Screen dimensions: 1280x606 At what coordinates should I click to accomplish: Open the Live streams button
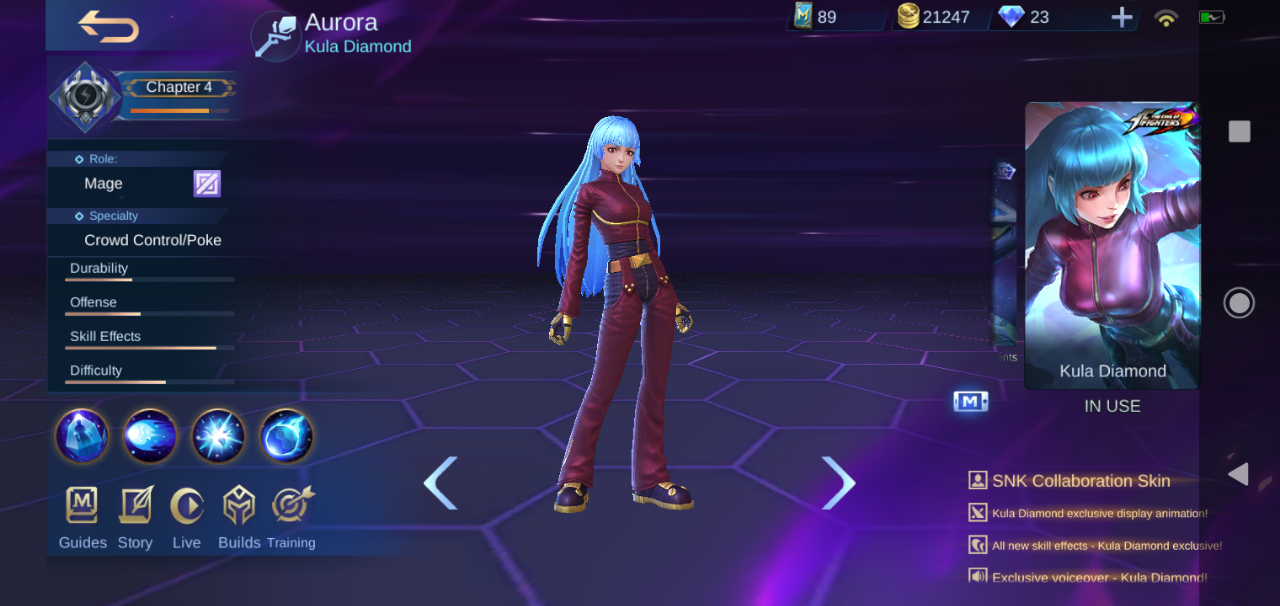tap(186, 518)
